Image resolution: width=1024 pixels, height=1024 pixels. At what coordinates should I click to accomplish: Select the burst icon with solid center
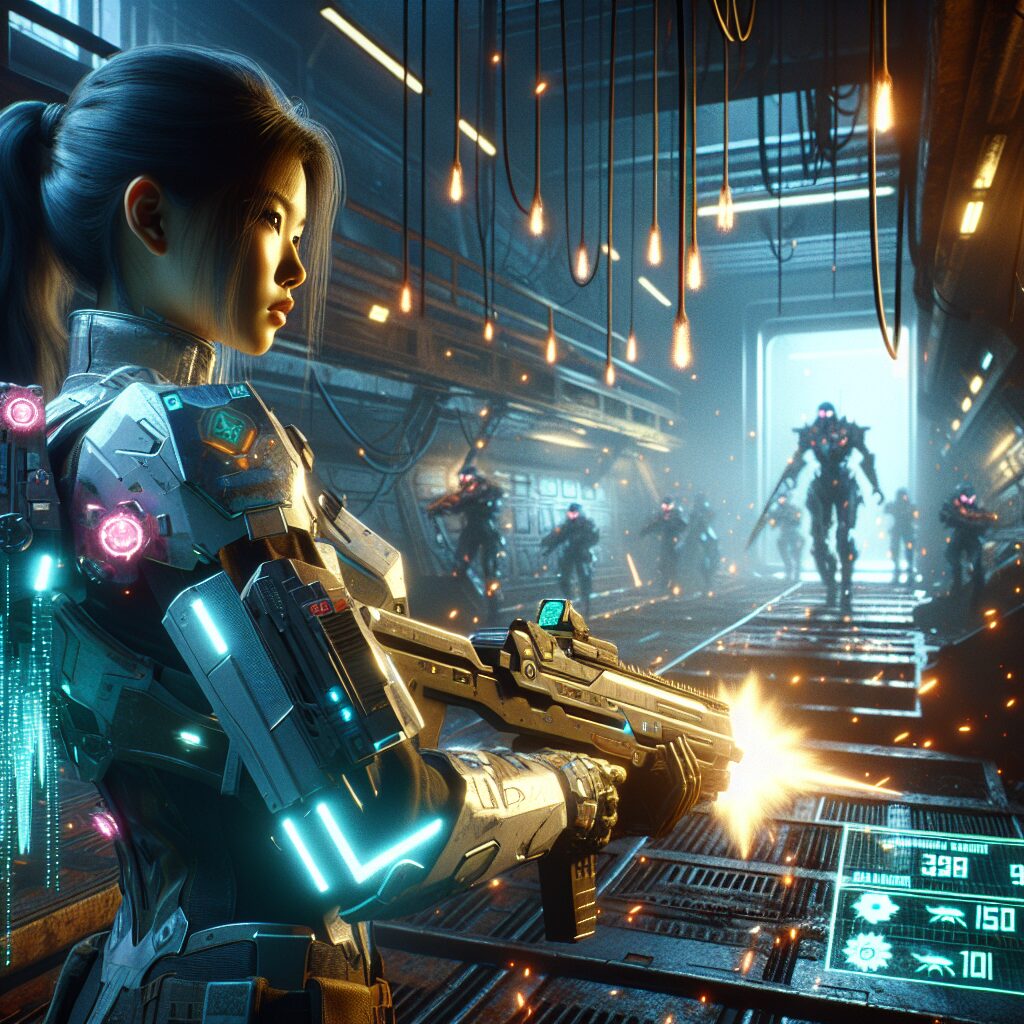[x=876, y=906]
